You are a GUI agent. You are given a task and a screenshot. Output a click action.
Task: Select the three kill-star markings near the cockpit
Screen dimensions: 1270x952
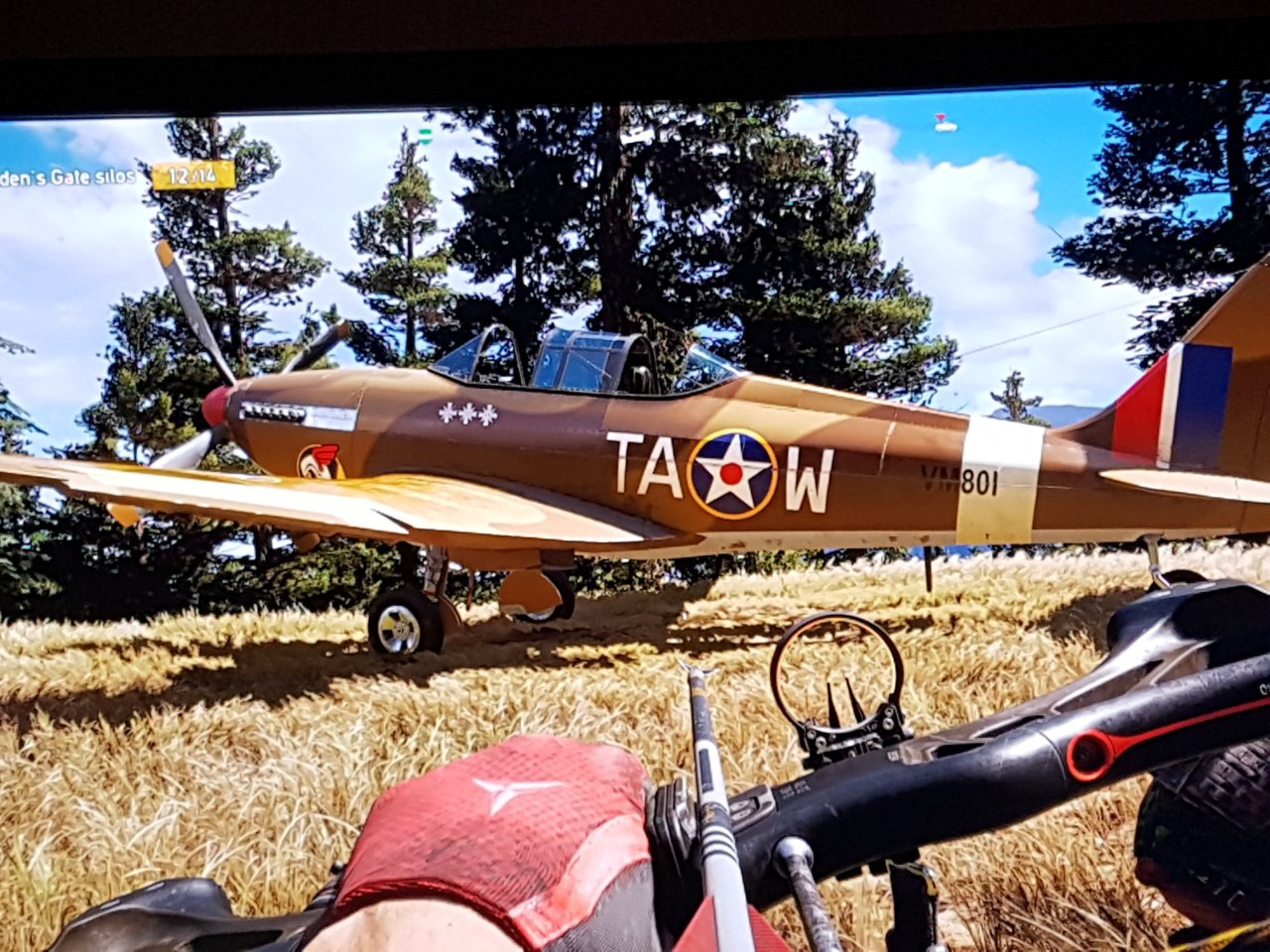(466, 413)
